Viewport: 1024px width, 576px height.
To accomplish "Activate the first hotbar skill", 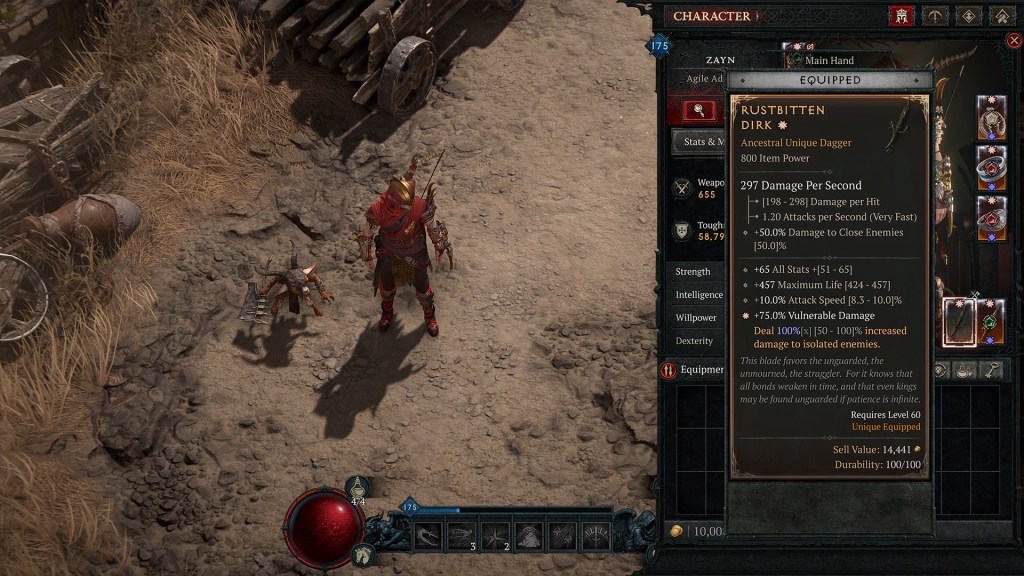I will tap(428, 535).
